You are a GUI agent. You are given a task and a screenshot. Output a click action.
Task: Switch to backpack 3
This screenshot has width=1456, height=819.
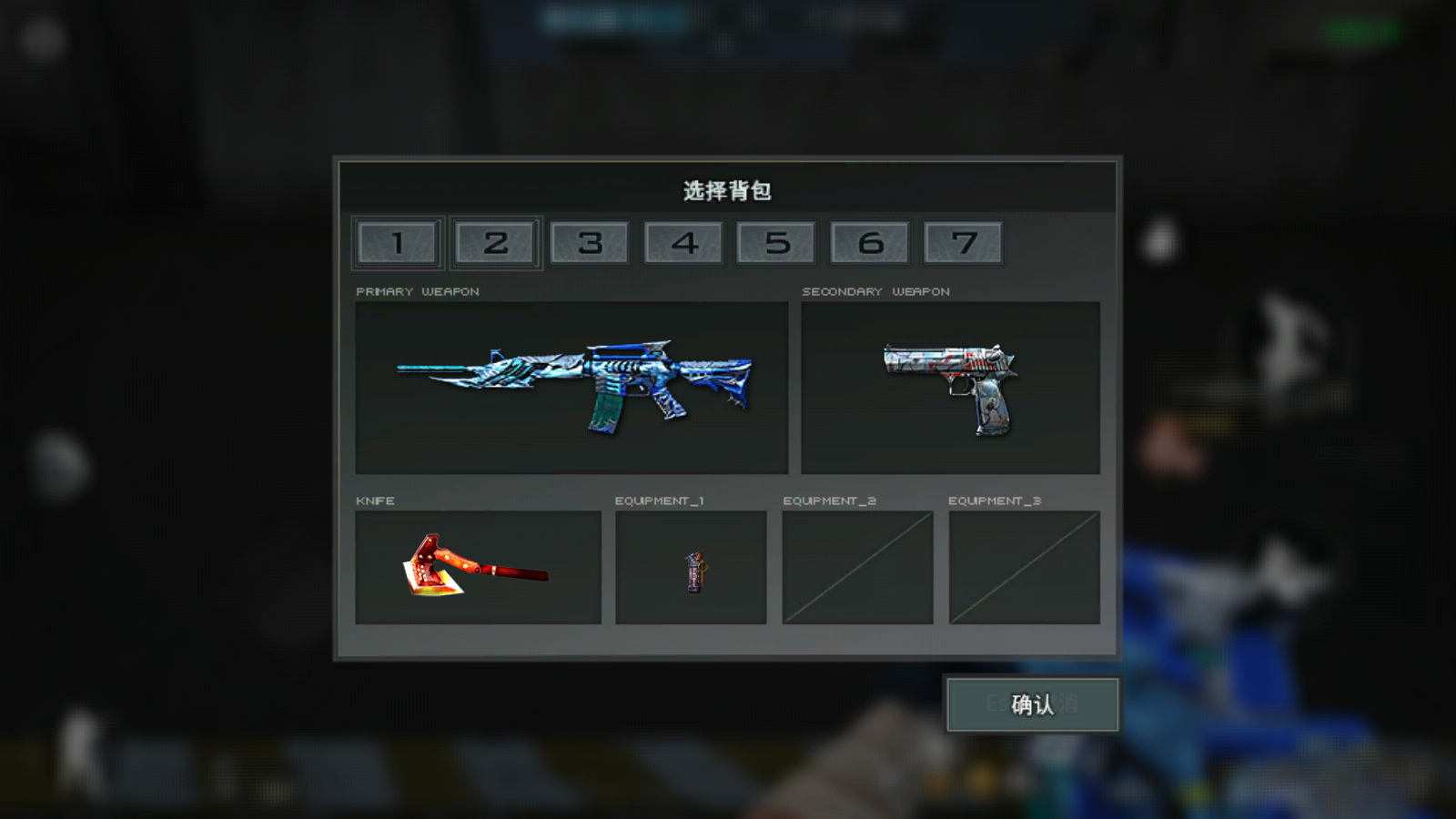(590, 242)
